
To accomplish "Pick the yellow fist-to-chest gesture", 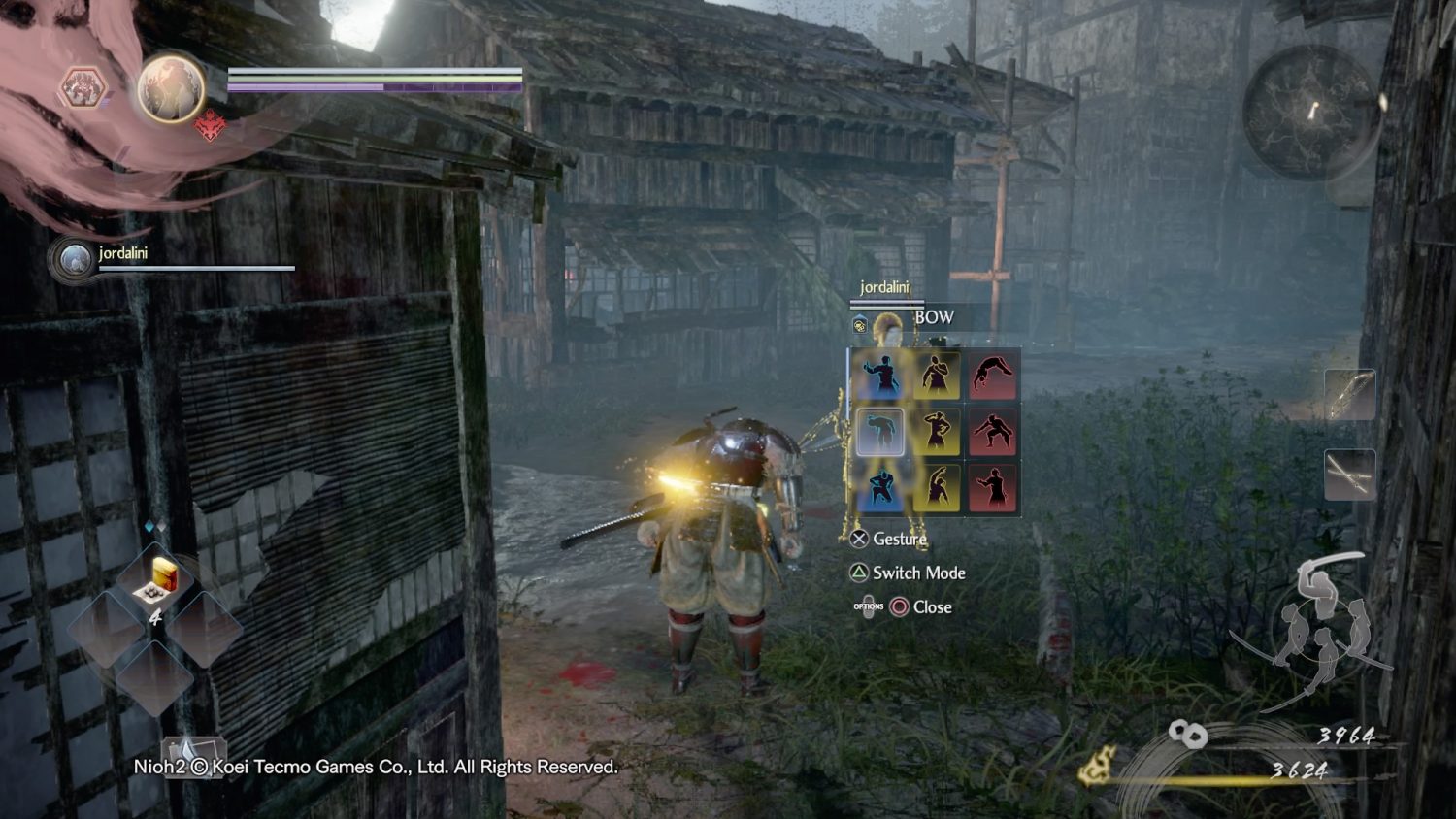I will [x=937, y=376].
